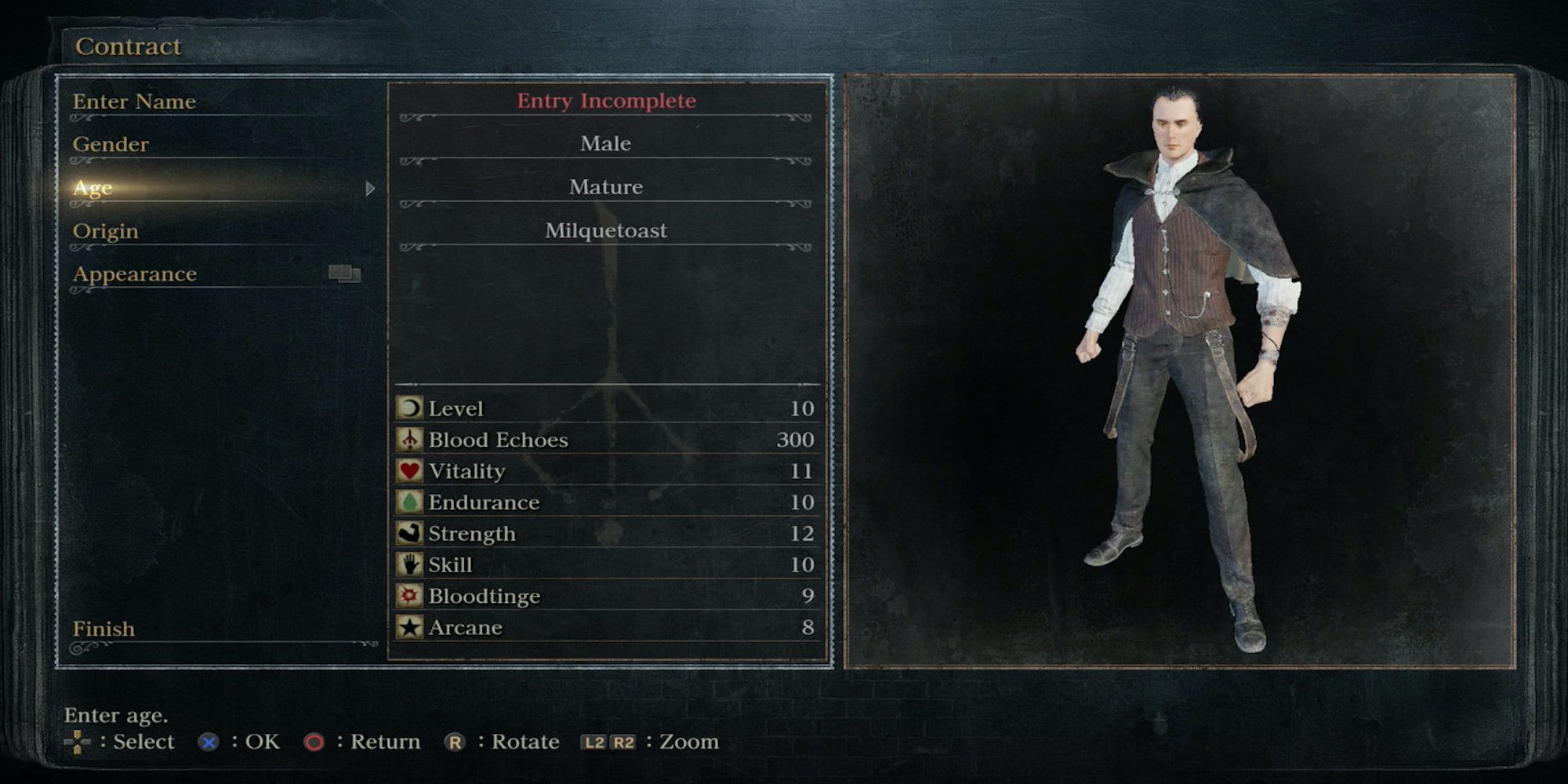The image size is (1568, 784).
Task: Select the Blood Echoes rune icon
Action: point(411,439)
